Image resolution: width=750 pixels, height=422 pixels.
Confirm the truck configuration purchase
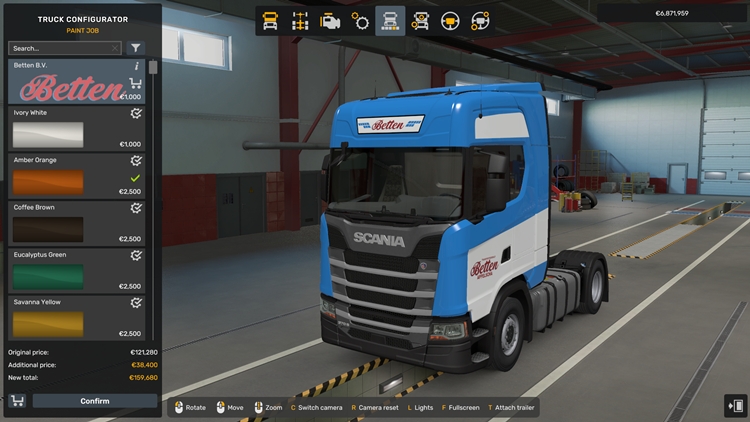95,401
